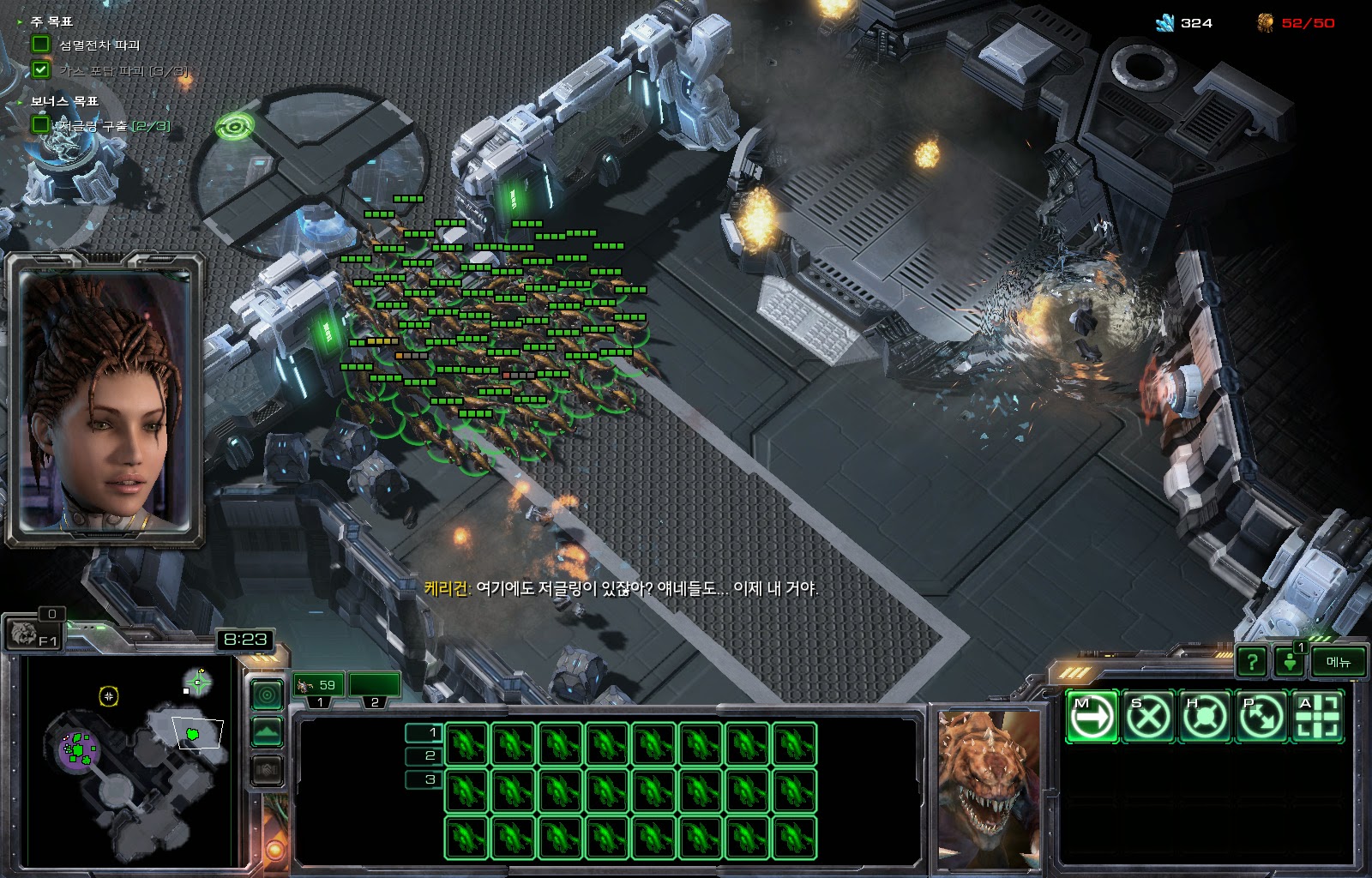The width and height of the screenshot is (1372, 878).
Task: Select control group 1 with 59 zerglings
Action: pyautogui.click(x=319, y=685)
